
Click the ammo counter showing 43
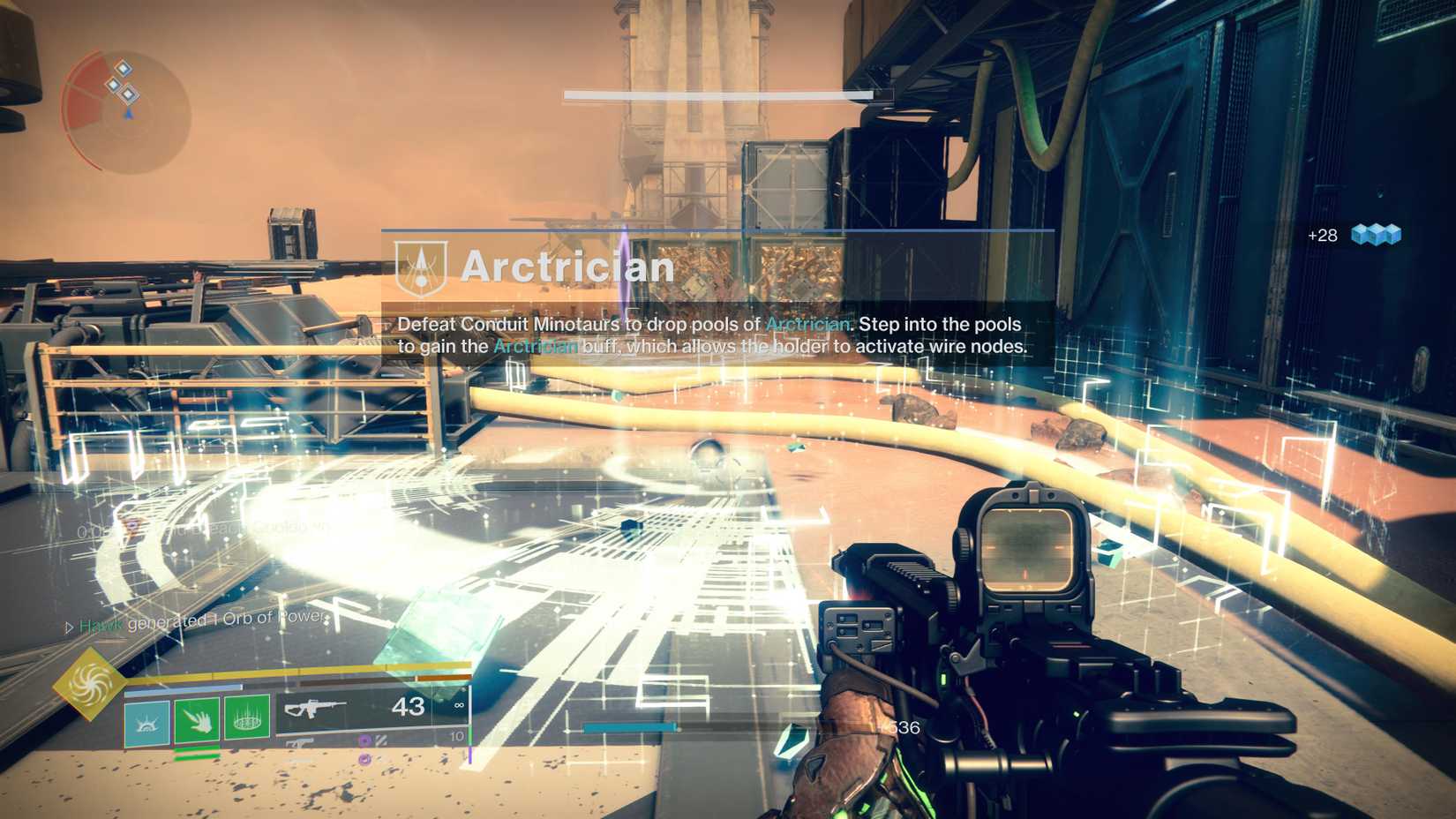click(x=409, y=707)
